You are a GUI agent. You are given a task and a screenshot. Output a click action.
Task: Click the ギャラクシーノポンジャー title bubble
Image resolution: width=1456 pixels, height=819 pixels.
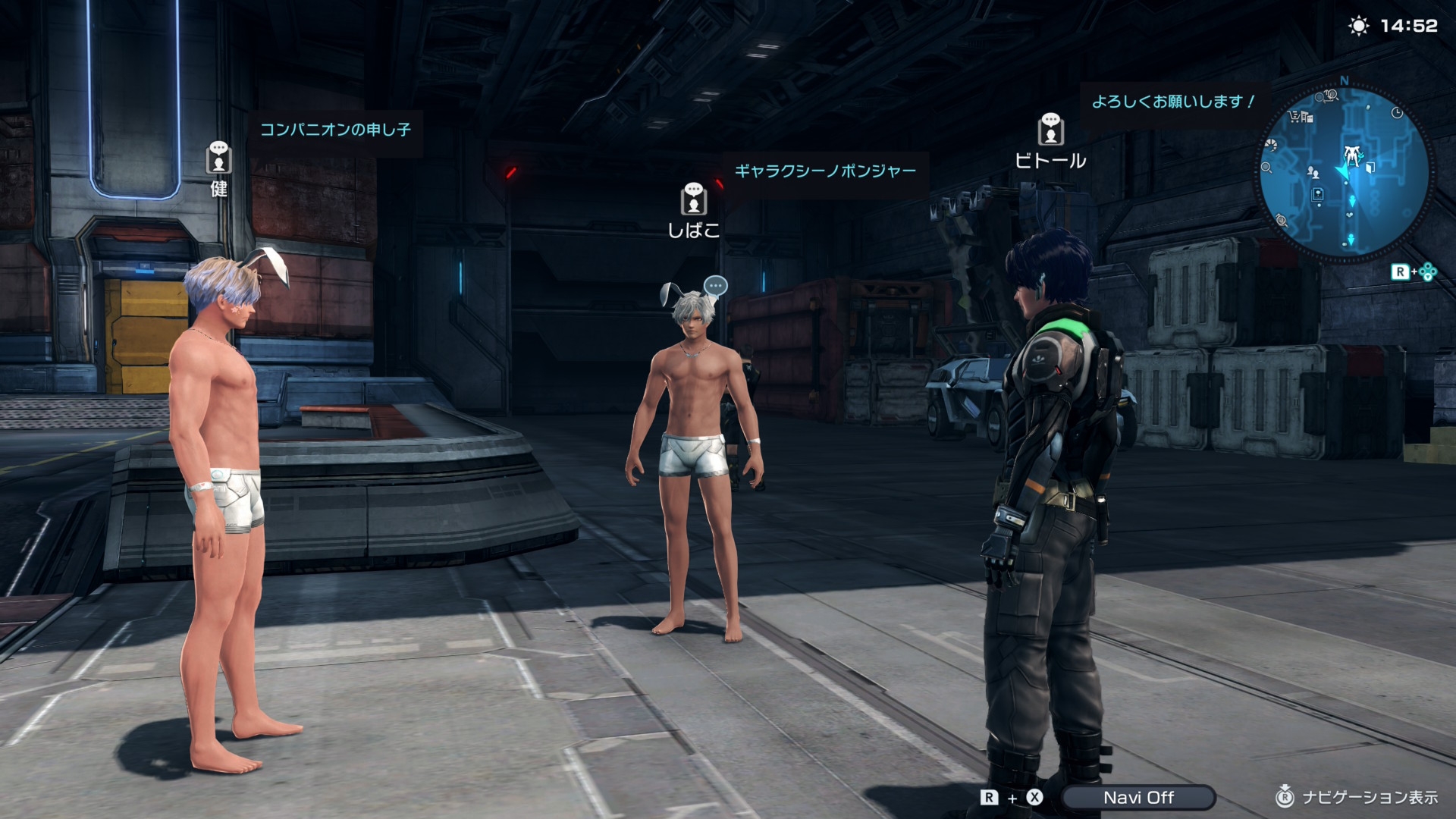point(824,171)
